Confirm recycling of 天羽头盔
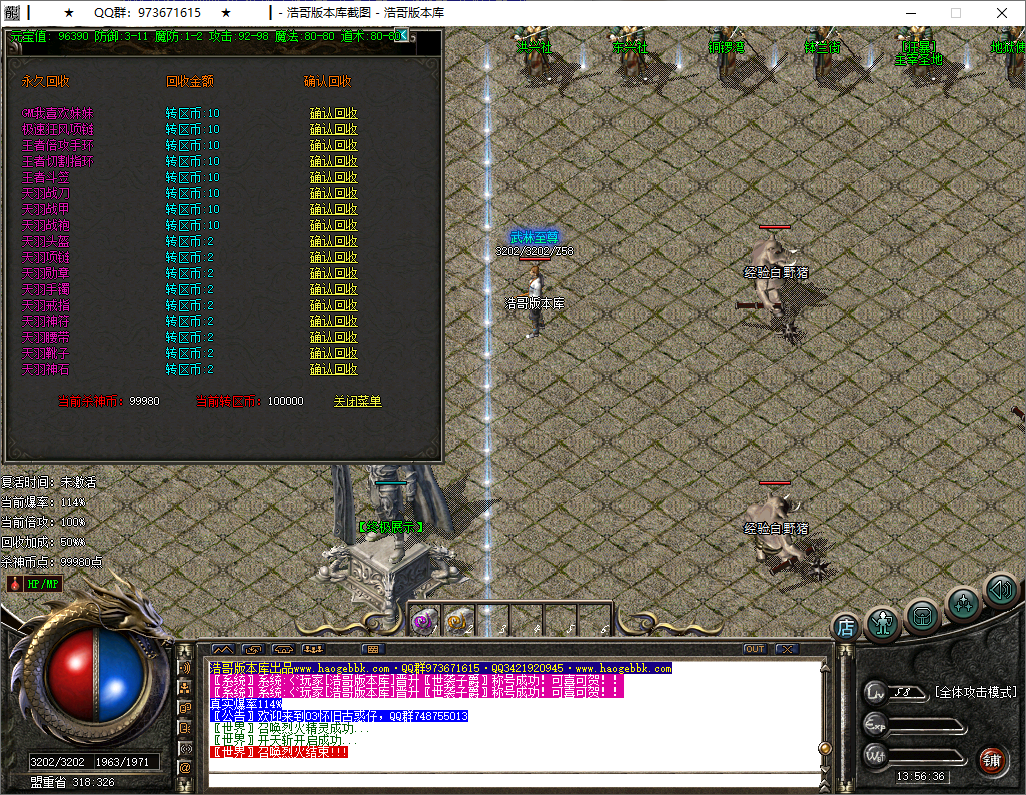 click(333, 241)
